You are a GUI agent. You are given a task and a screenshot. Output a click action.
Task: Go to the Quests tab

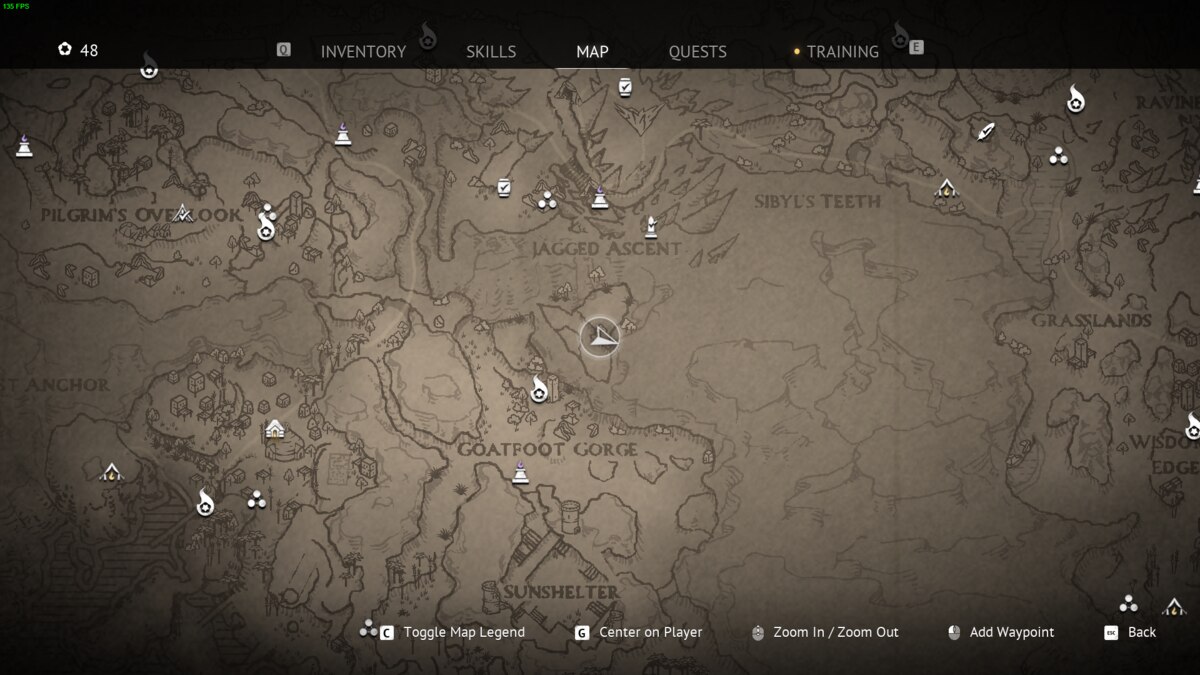pyautogui.click(x=697, y=52)
